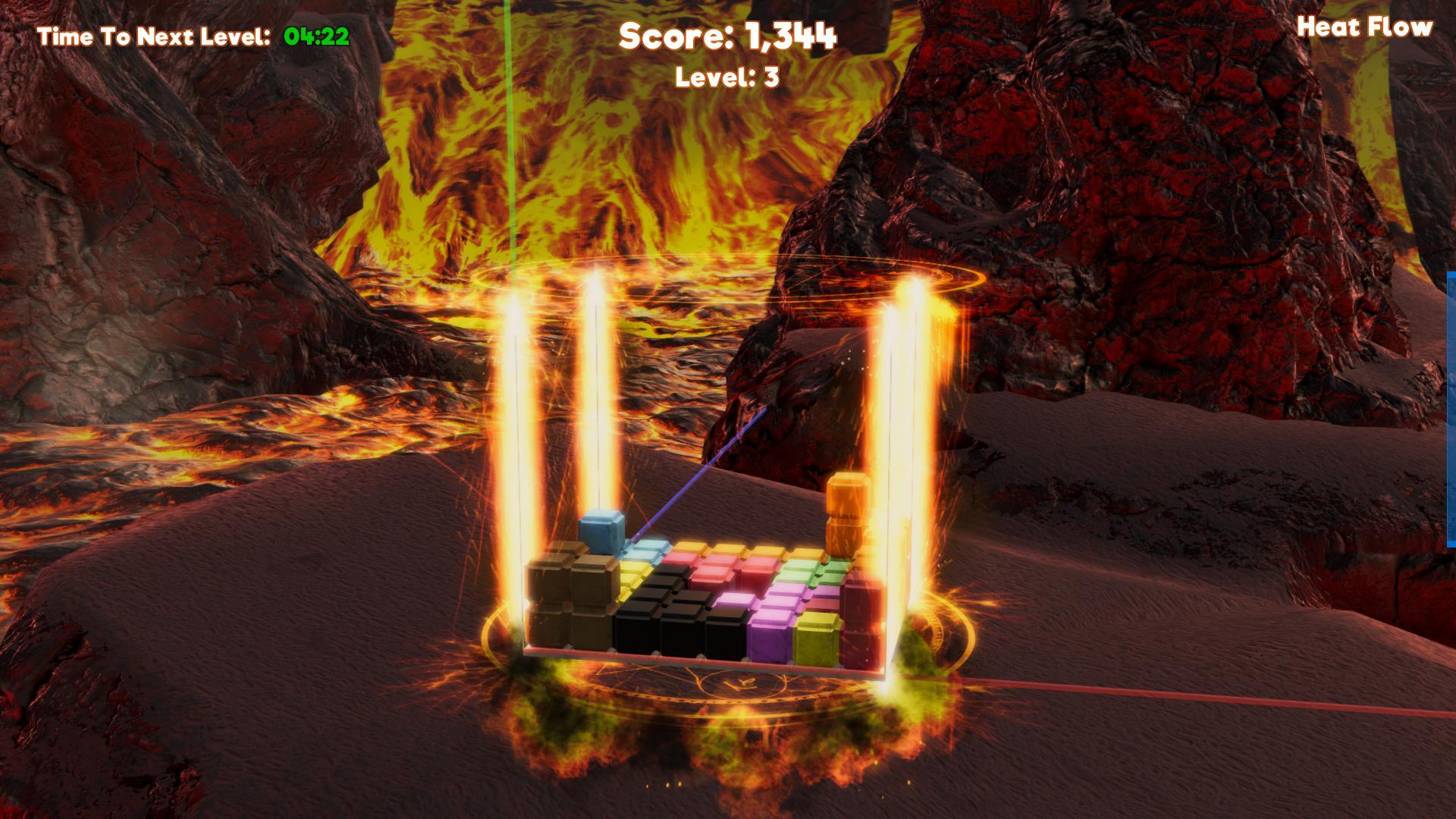Click the green 04:22 countdown timer
1456x819 pixels.
click(x=314, y=34)
